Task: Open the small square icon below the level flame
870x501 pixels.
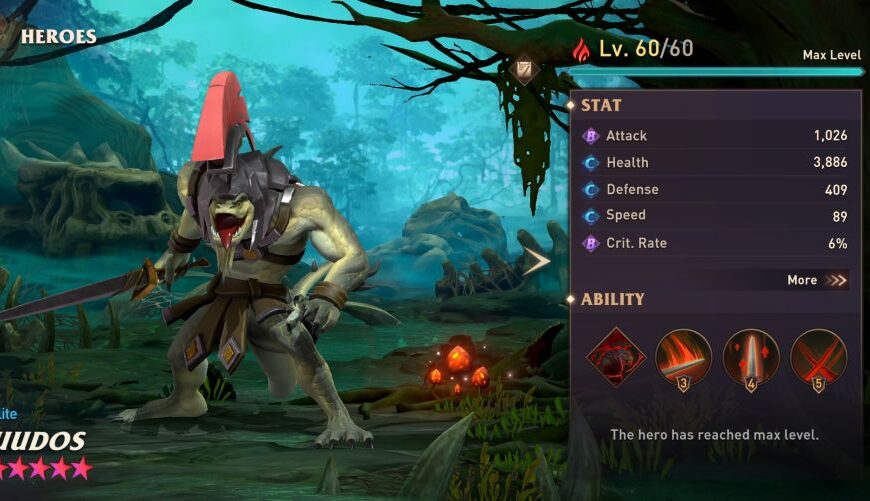Action: pyautogui.click(x=524, y=69)
